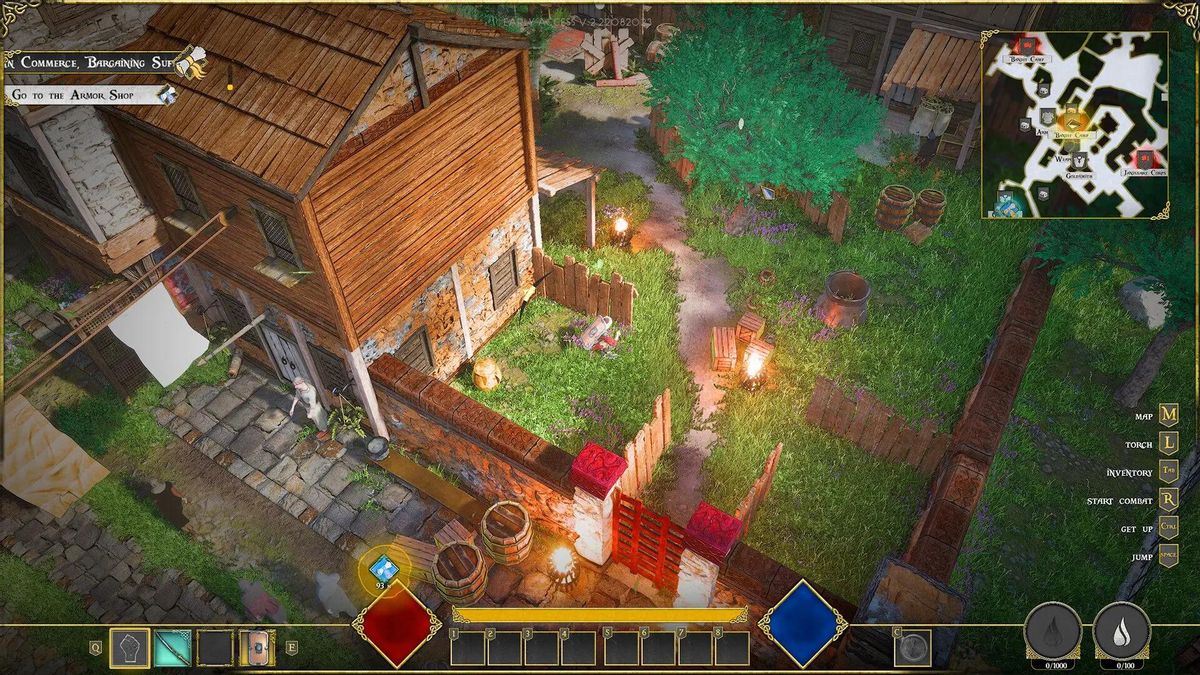This screenshot has width=1200, height=675.
Task: Choose the shield slot in the weapon bar
Action: 257,648
